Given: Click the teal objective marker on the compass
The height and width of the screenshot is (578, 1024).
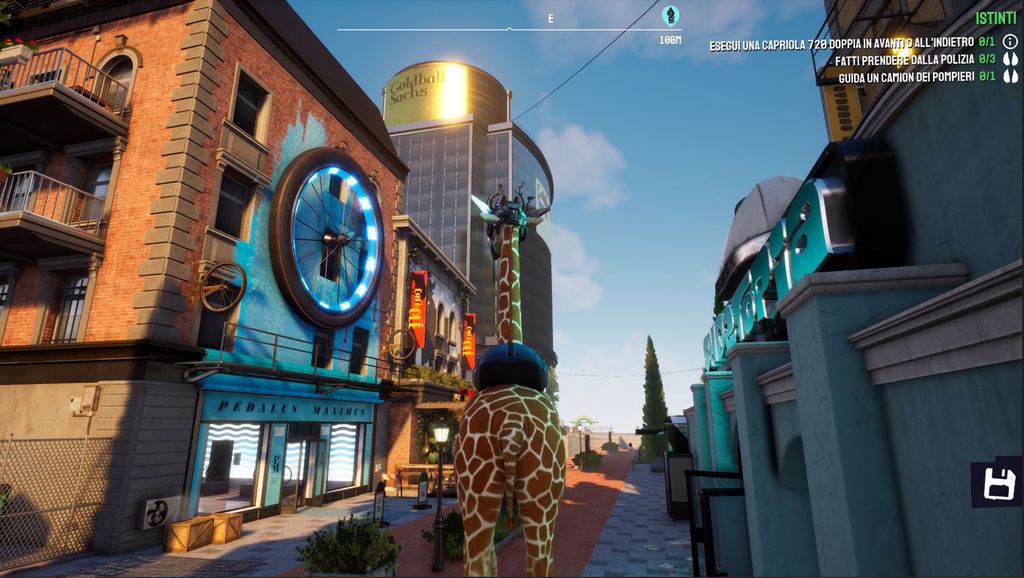Looking at the screenshot, I should tap(670, 15).
